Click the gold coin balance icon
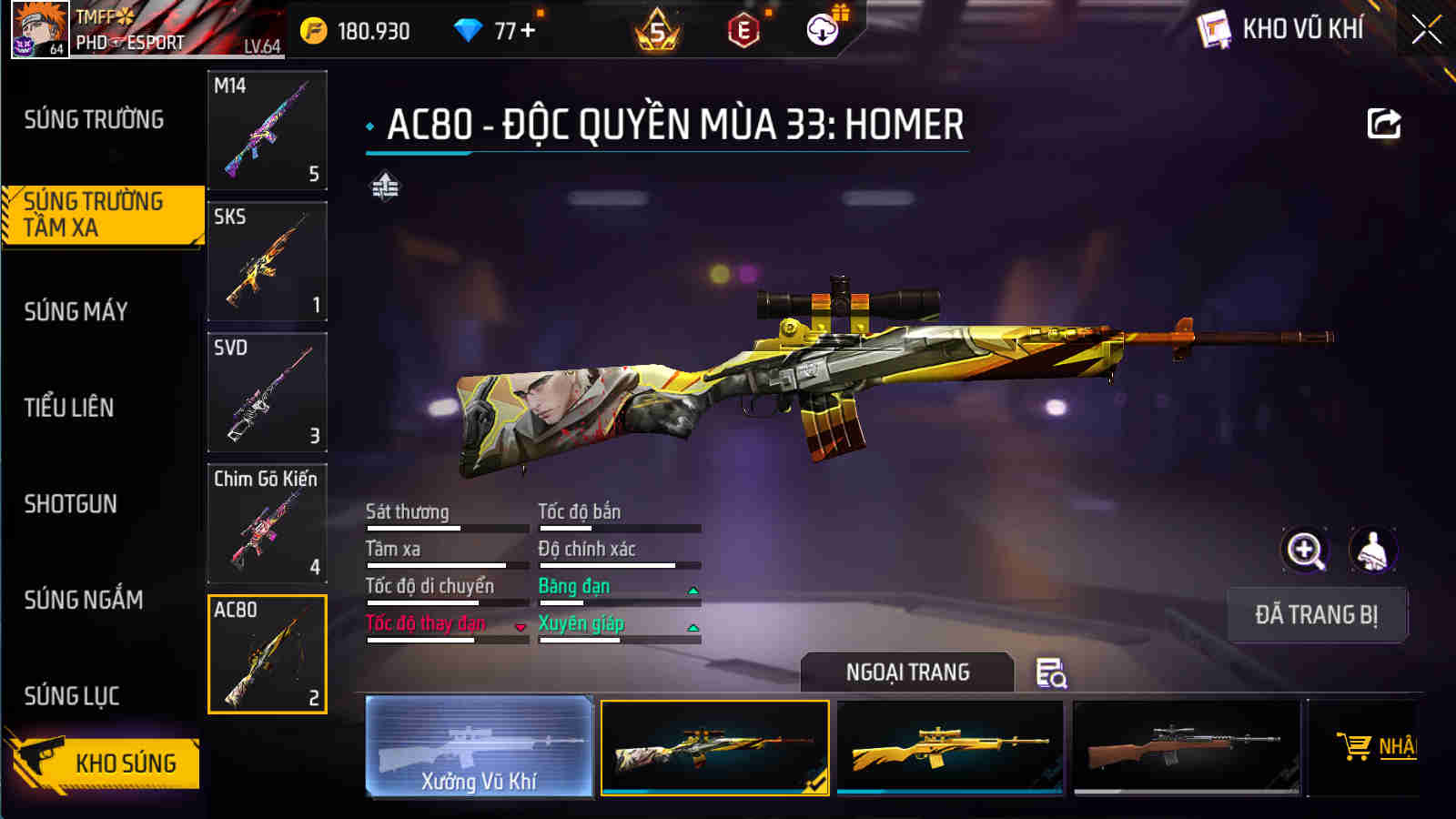Image resolution: width=1456 pixels, height=819 pixels. [x=314, y=28]
